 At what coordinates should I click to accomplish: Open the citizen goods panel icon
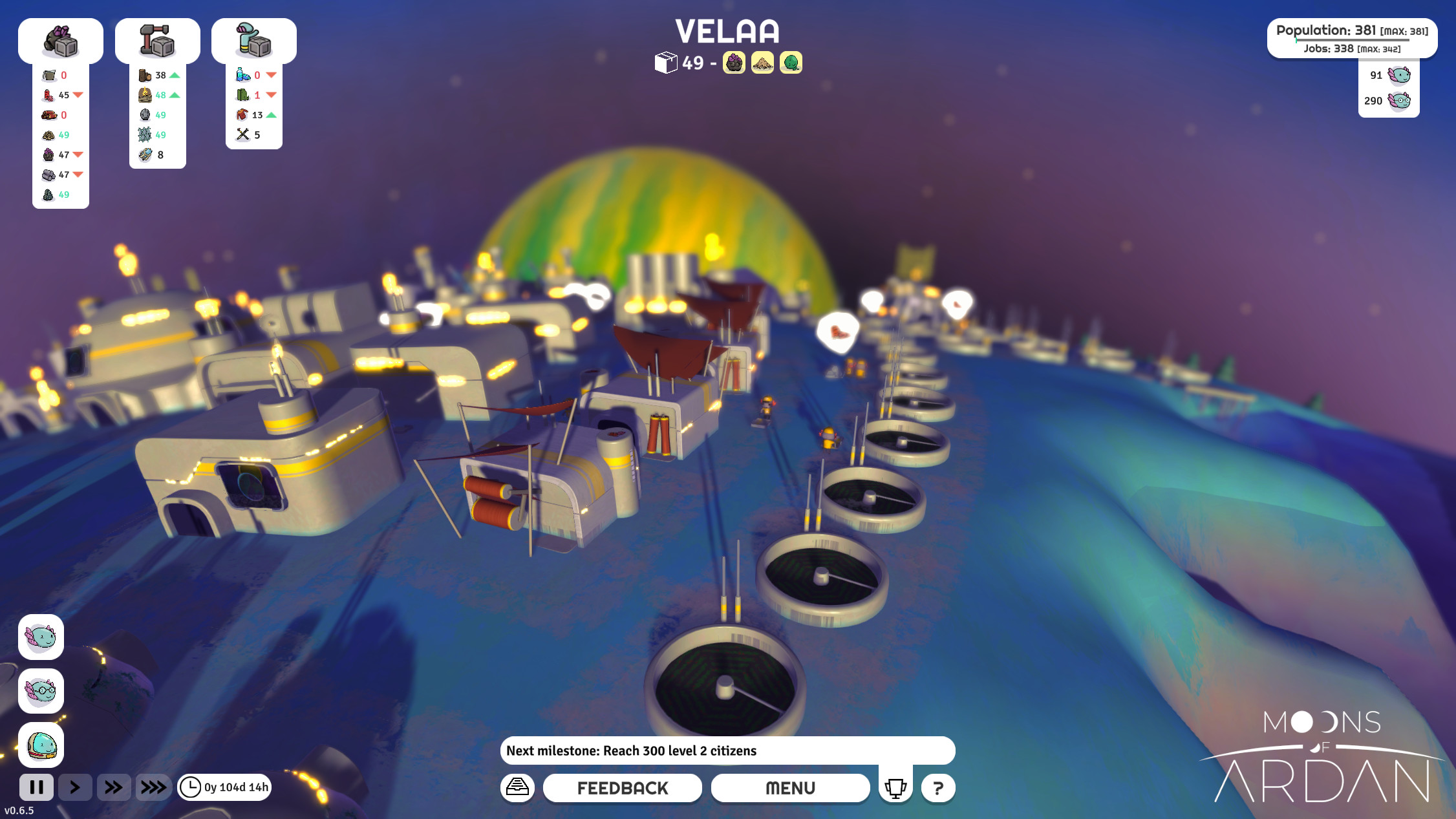(254, 40)
